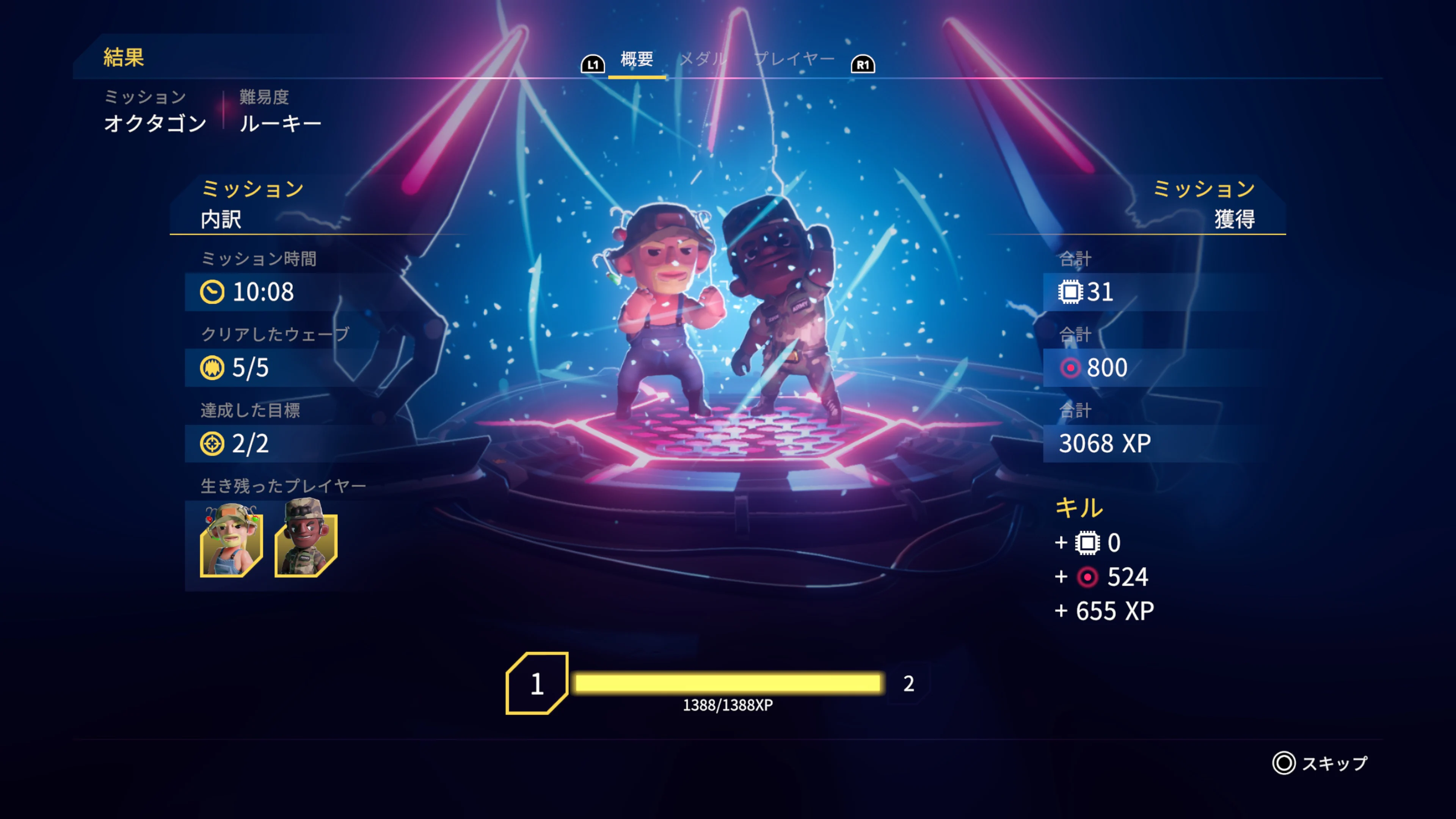Click the chip icon in the kill rewards
This screenshot has width=1456, height=819.
(x=1088, y=542)
